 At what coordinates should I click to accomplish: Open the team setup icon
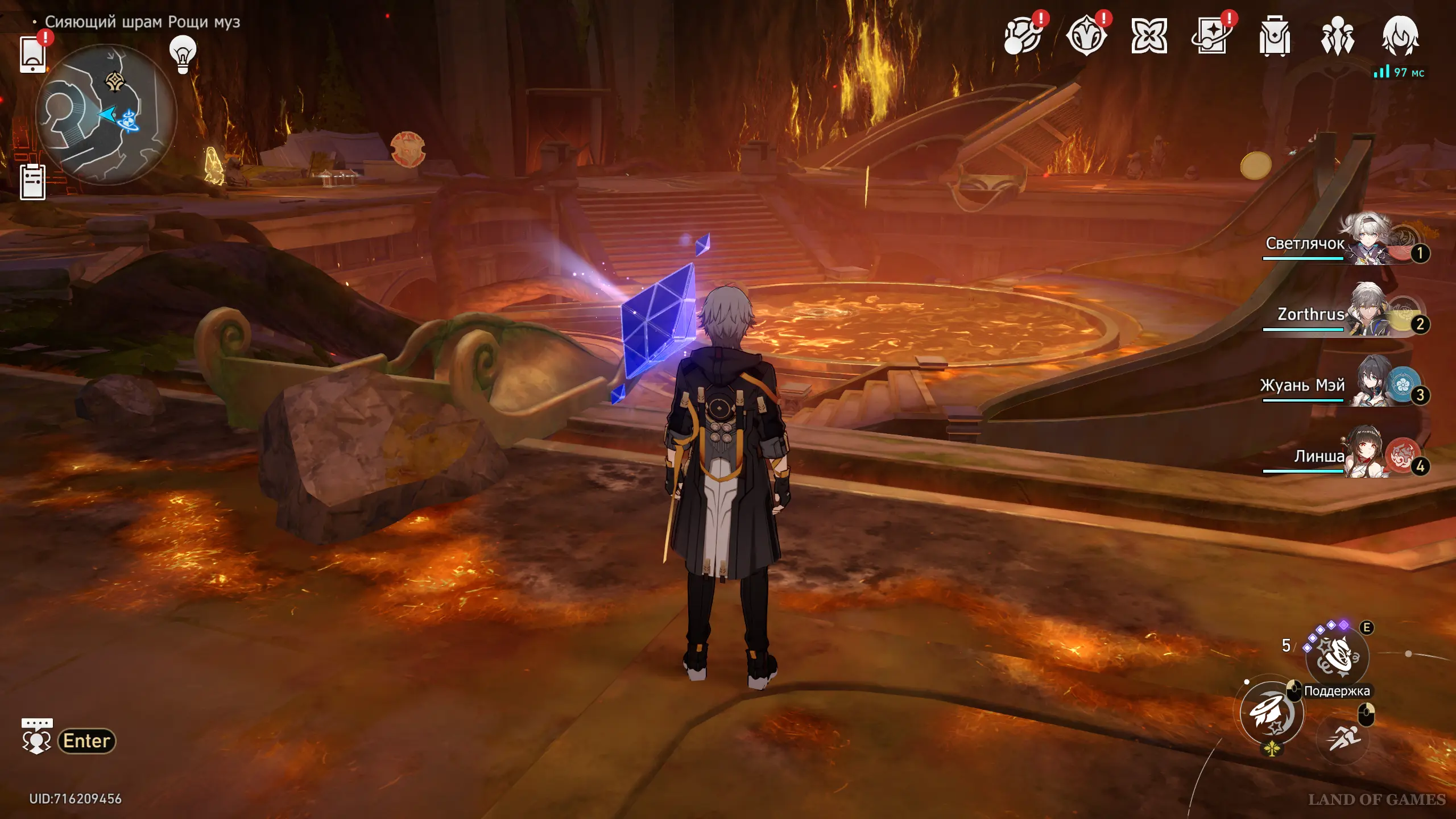click(1337, 36)
